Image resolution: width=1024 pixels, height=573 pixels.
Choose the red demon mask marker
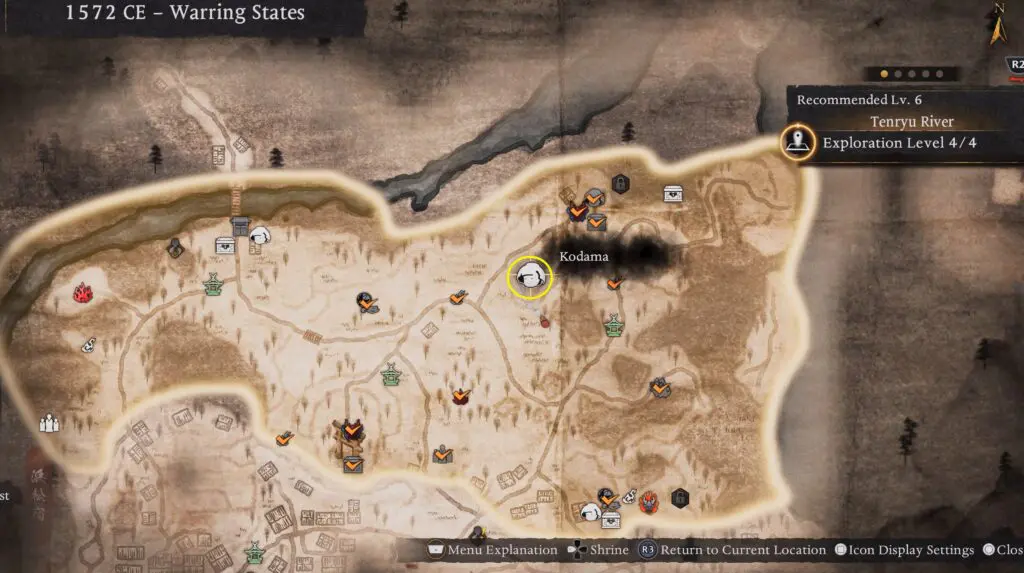coord(649,499)
